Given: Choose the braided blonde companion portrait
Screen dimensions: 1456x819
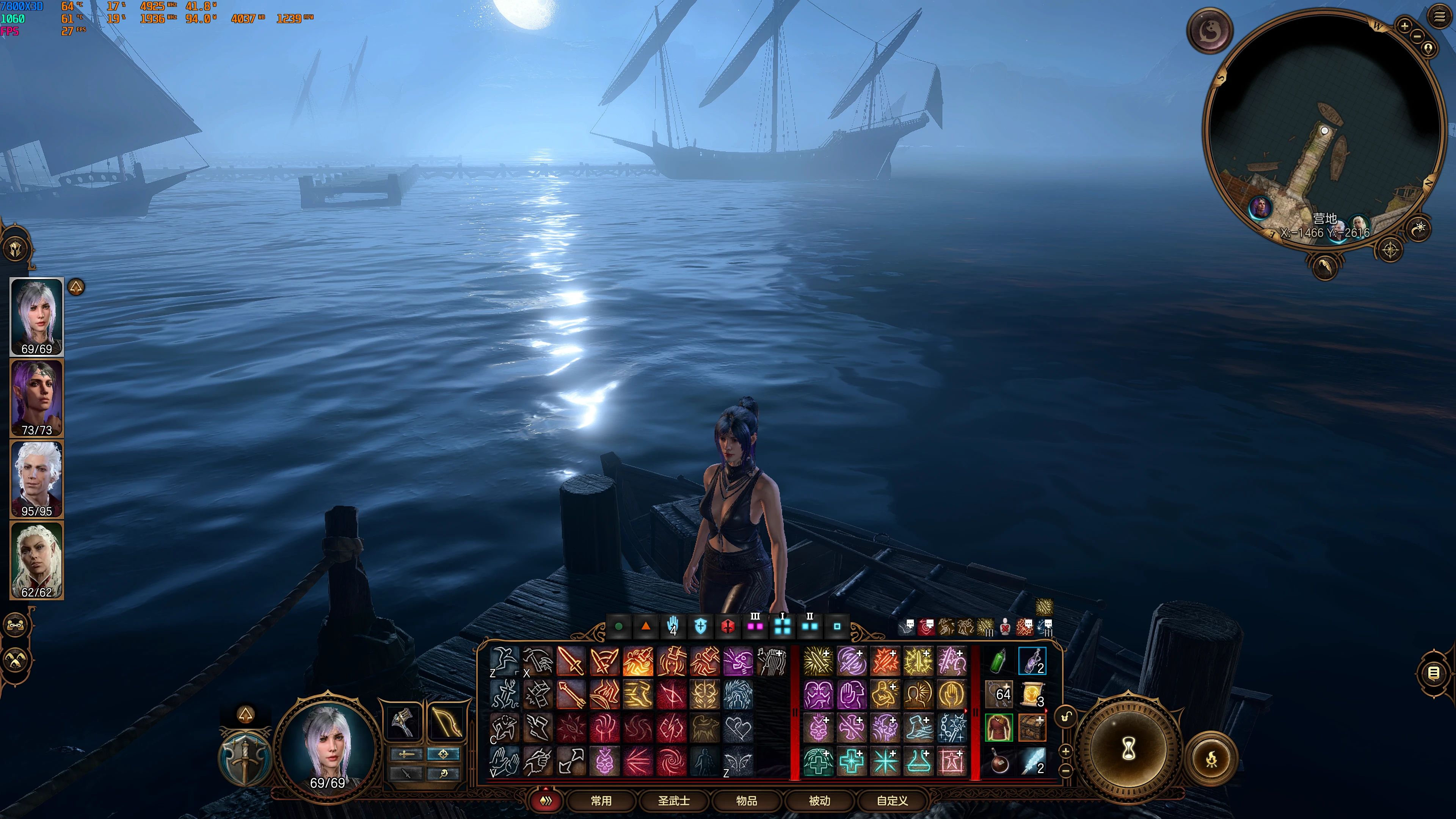Looking at the screenshot, I should click(x=37, y=560).
